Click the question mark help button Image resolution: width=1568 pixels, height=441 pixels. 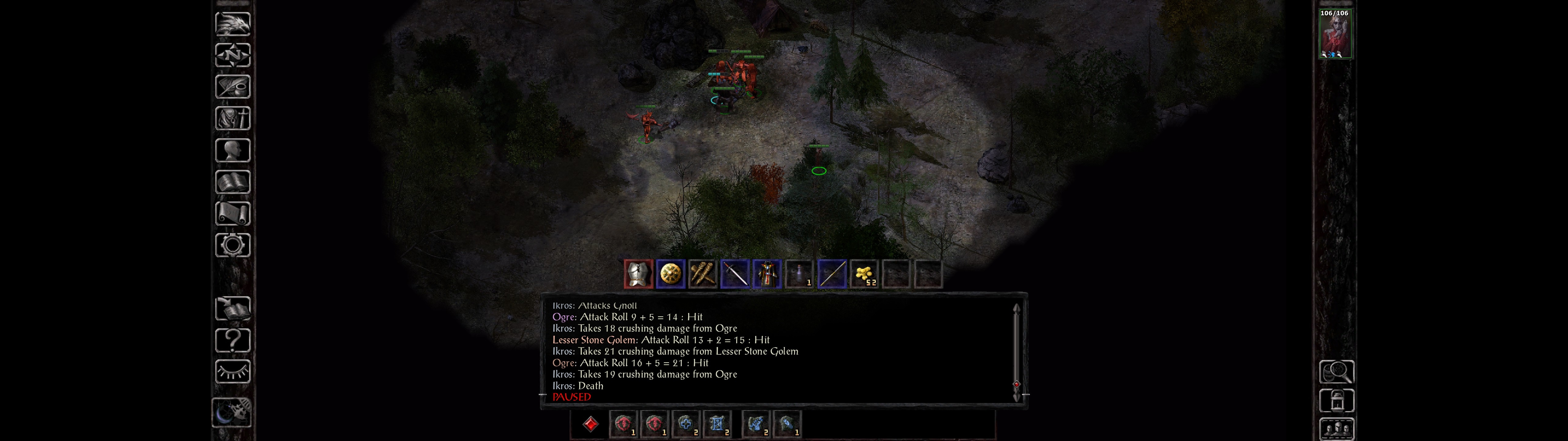click(232, 340)
